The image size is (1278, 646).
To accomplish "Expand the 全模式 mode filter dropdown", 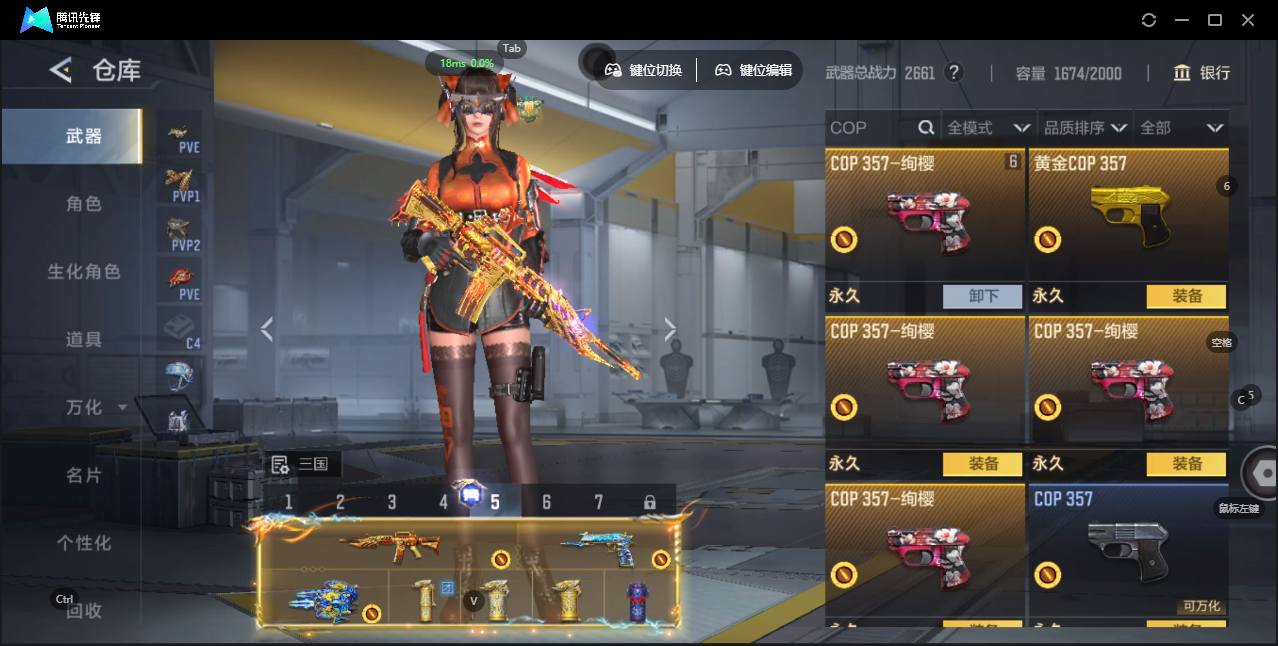I will point(988,128).
